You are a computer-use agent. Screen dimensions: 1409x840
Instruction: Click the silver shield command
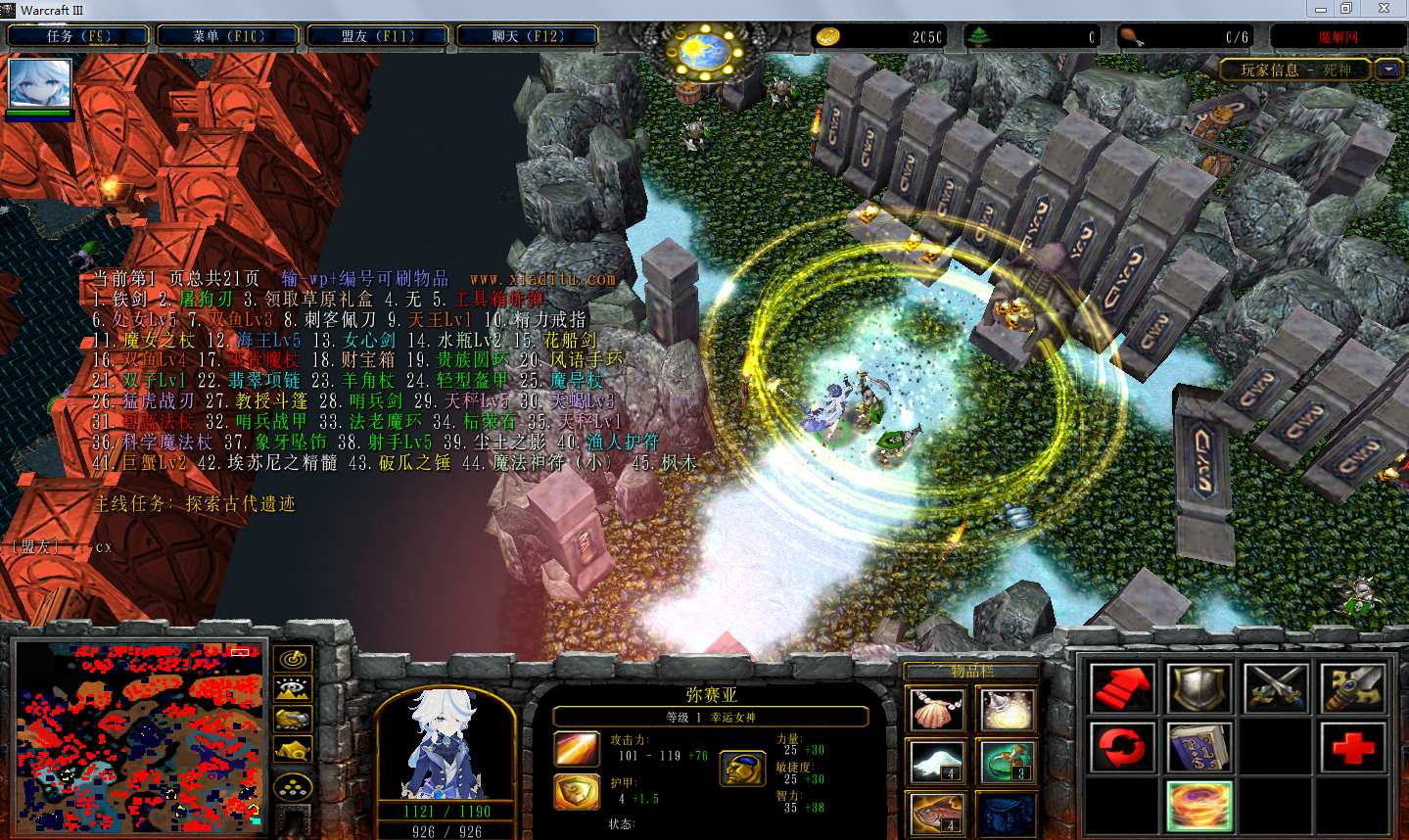[1199, 688]
